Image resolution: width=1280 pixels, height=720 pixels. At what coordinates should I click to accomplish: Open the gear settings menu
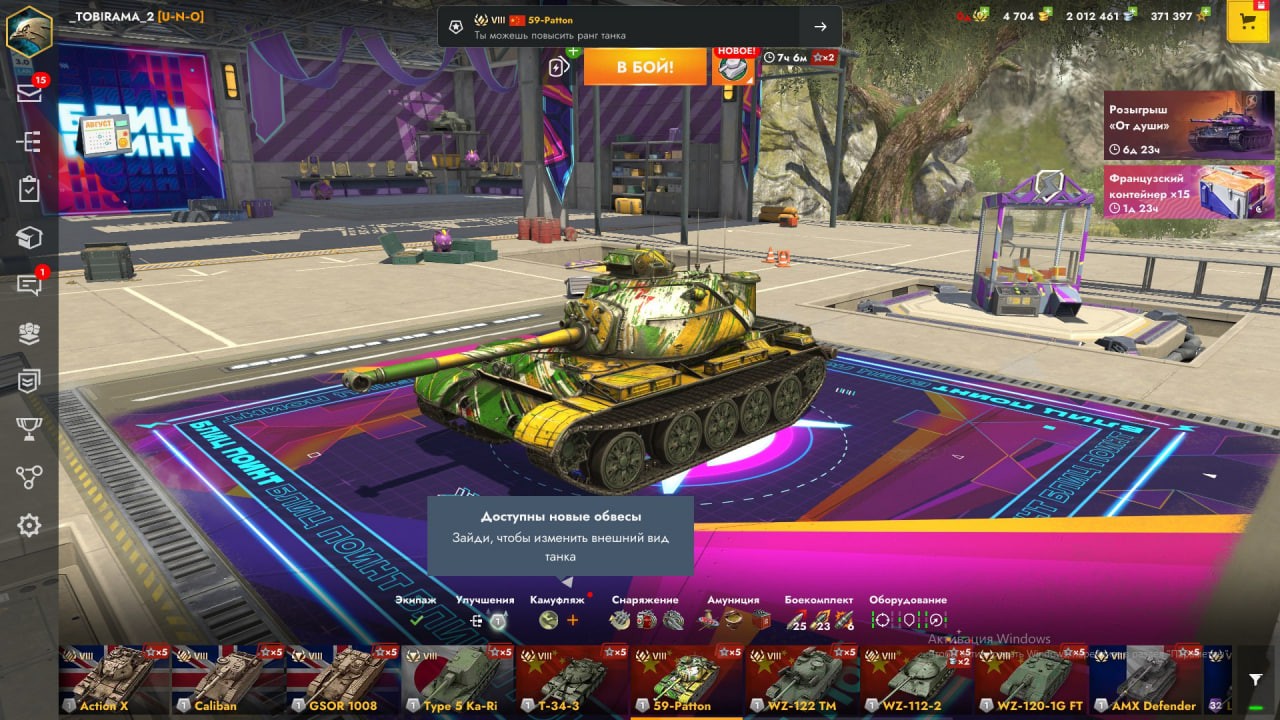tap(29, 525)
